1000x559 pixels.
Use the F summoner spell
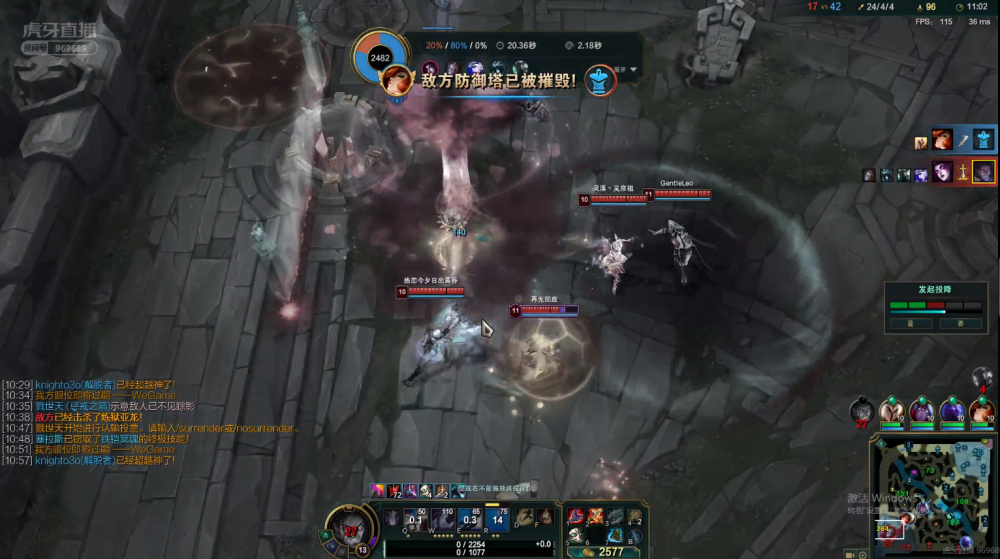545,517
